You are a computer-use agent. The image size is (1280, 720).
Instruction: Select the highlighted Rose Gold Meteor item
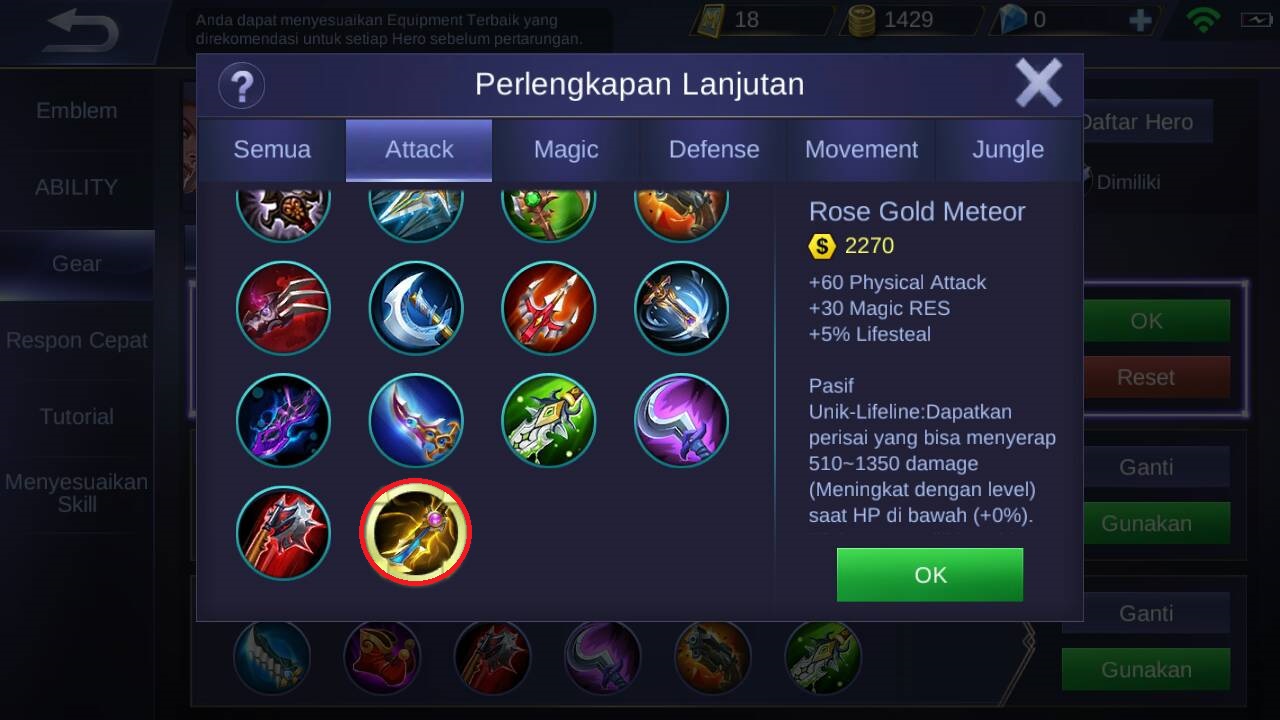pyautogui.click(x=415, y=533)
